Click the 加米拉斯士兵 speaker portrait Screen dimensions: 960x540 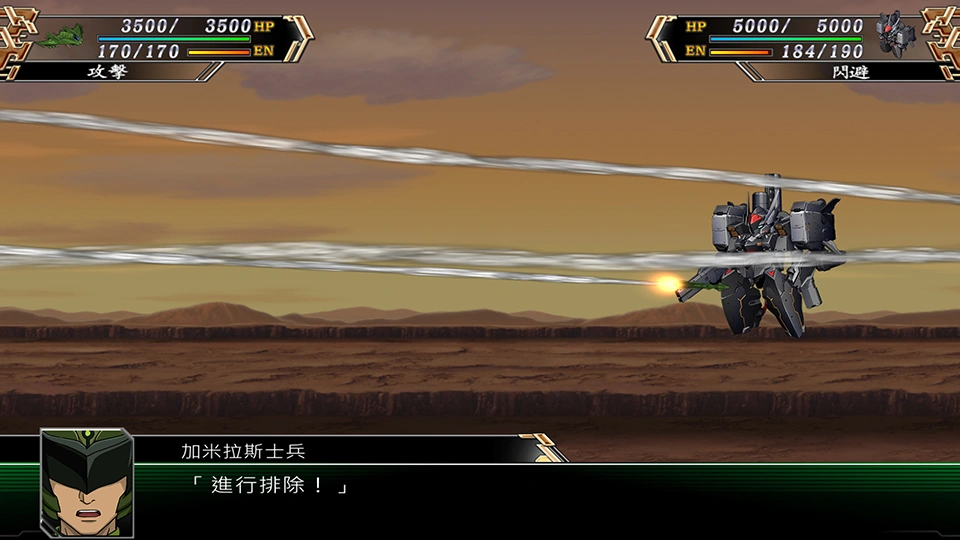coord(86,482)
